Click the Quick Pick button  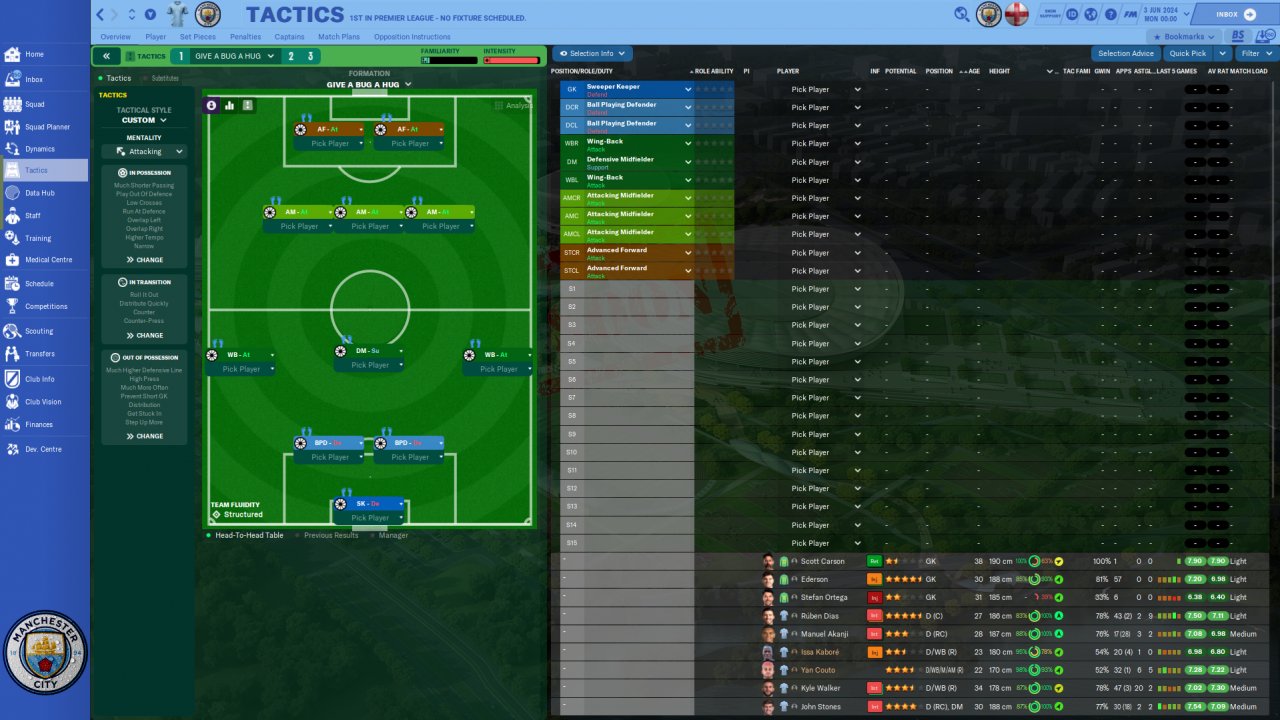click(x=1187, y=54)
